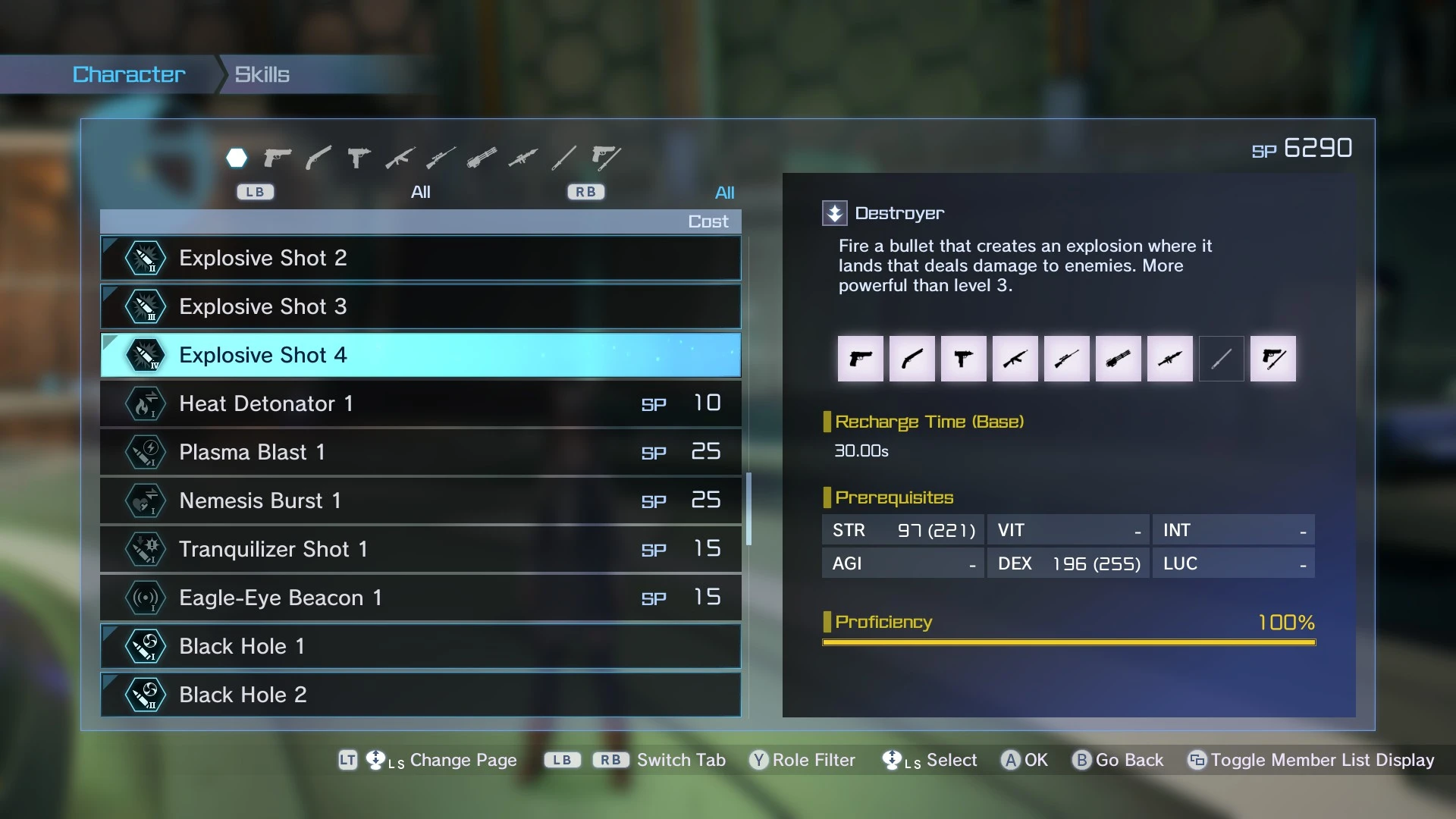Open the Black Hole 1 skill row
Viewport: 1456px width, 819px height.
[420, 647]
